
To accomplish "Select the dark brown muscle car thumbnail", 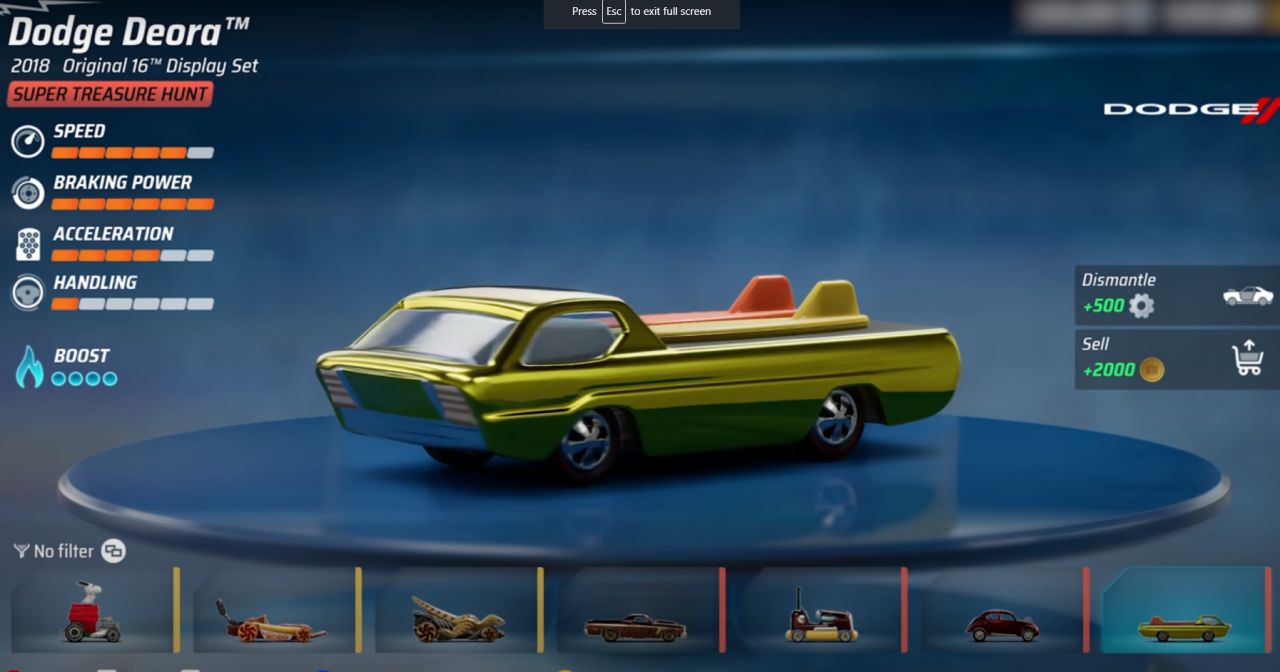I will pos(637,612).
